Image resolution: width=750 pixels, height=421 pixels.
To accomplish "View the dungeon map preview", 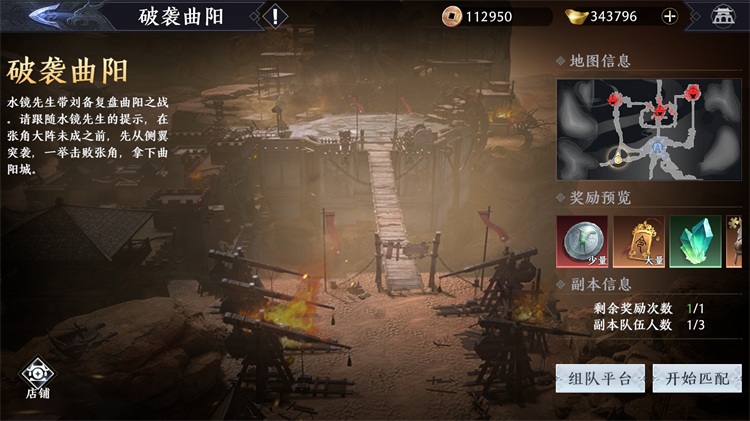I will click(x=649, y=127).
